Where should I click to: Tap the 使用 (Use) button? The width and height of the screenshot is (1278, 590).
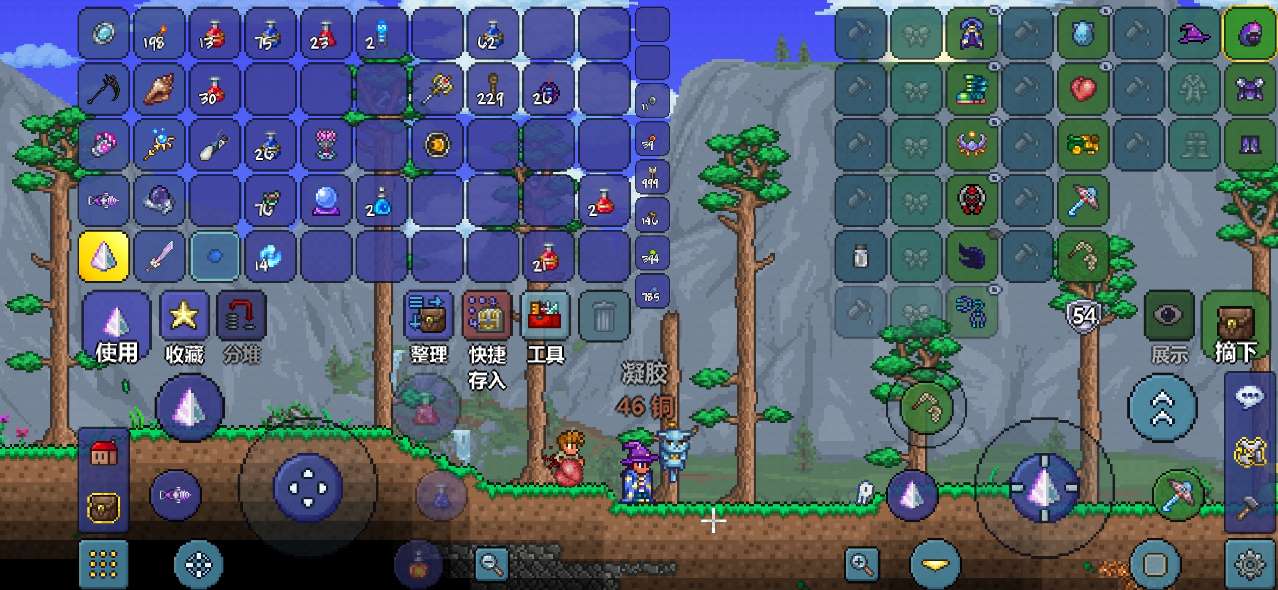[117, 326]
